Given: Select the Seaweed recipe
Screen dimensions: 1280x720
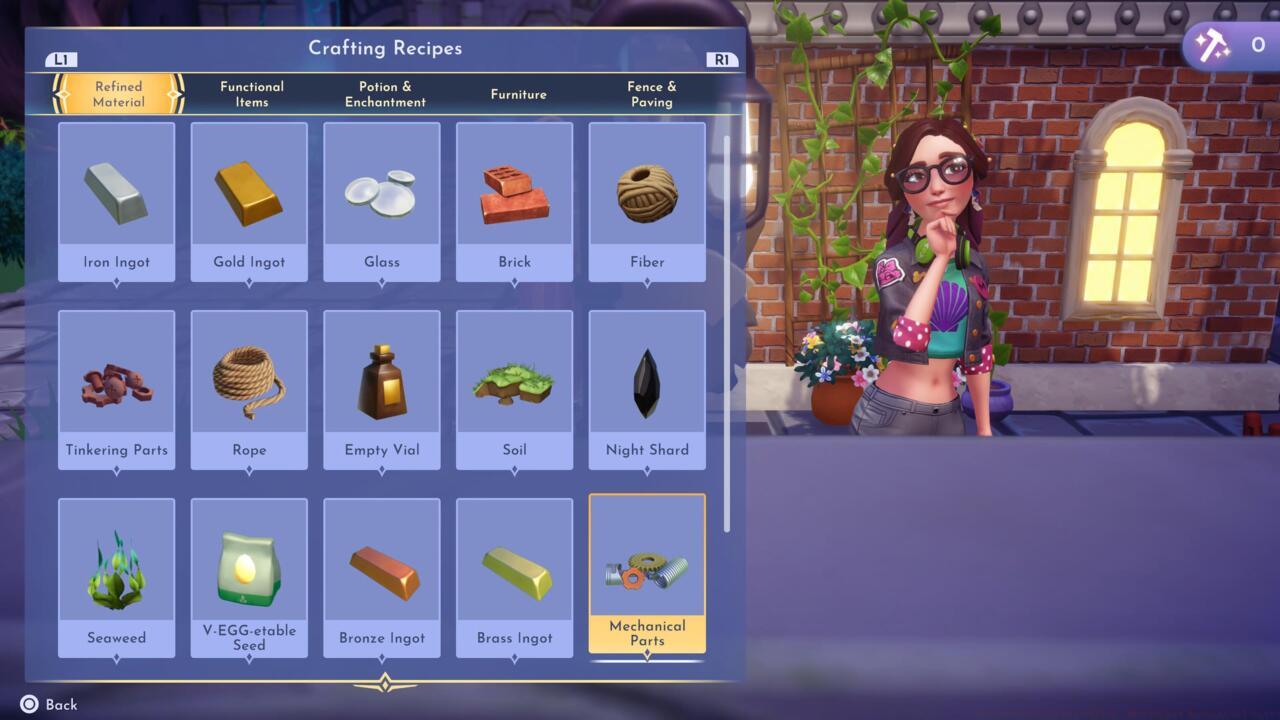Looking at the screenshot, I should [117, 578].
